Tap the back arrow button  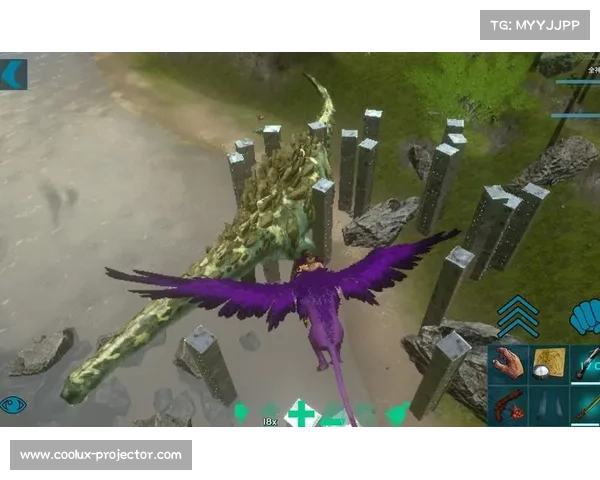tap(13, 74)
